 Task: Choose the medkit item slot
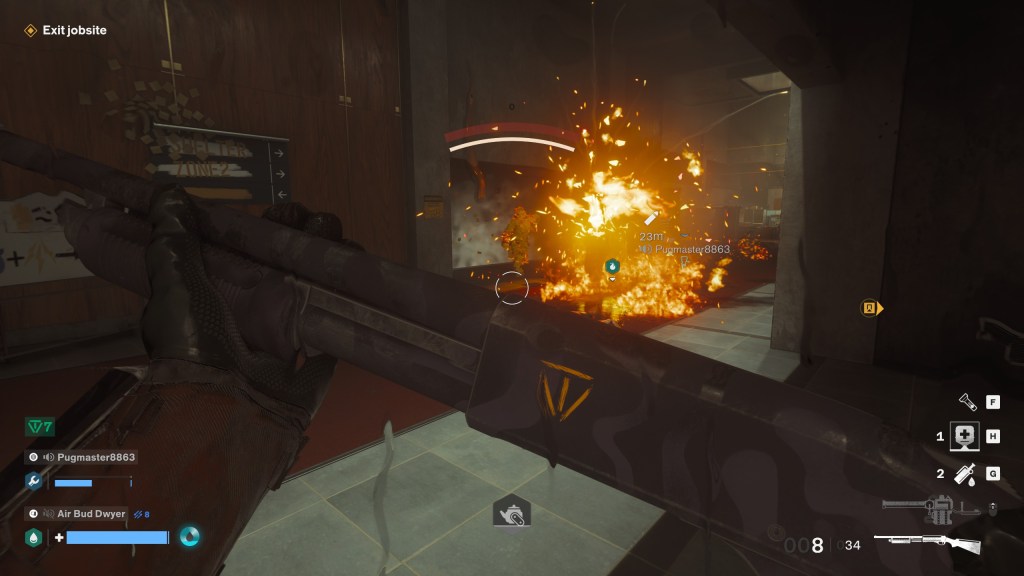[x=964, y=437]
